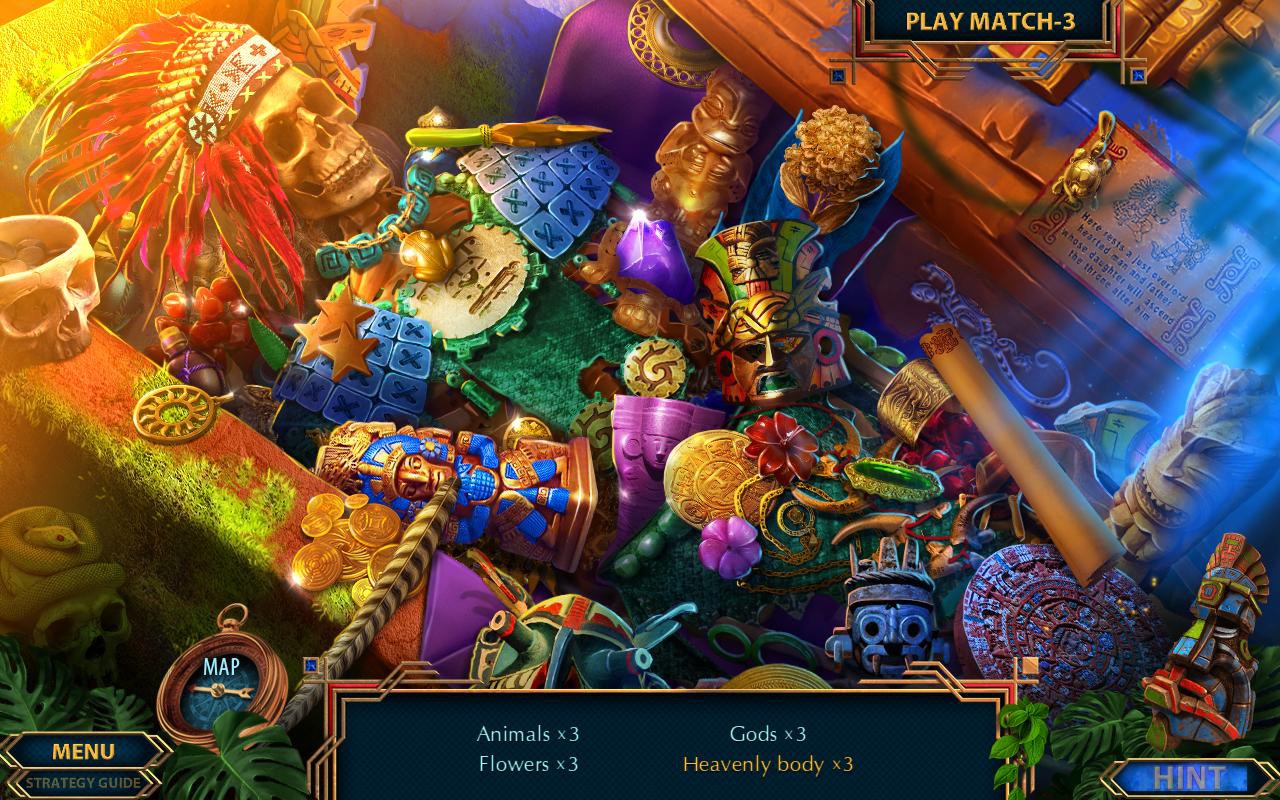Viewport: 1280px width, 800px height.
Task: Open the STRATEGY GUIDE
Action: point(85,785)
